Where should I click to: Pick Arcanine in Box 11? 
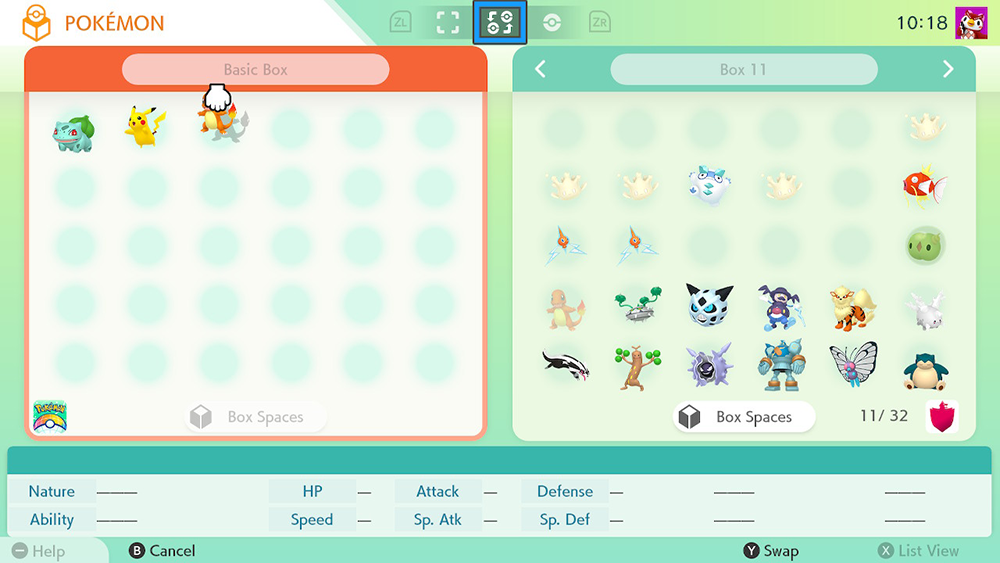[852, 307]
